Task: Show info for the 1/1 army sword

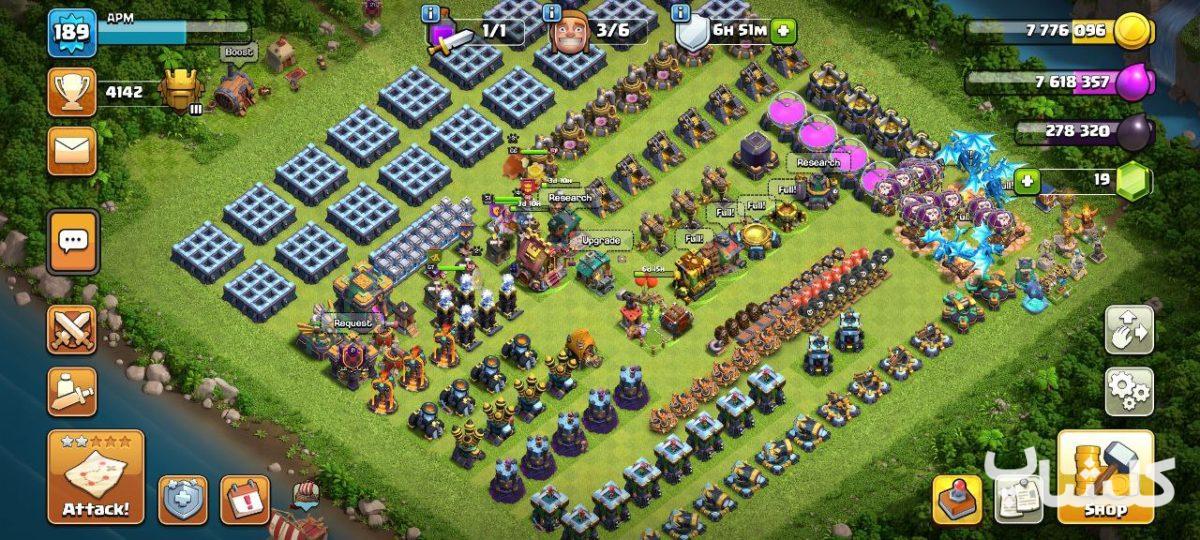Action: pyautogui.click(x=431, y=13)
